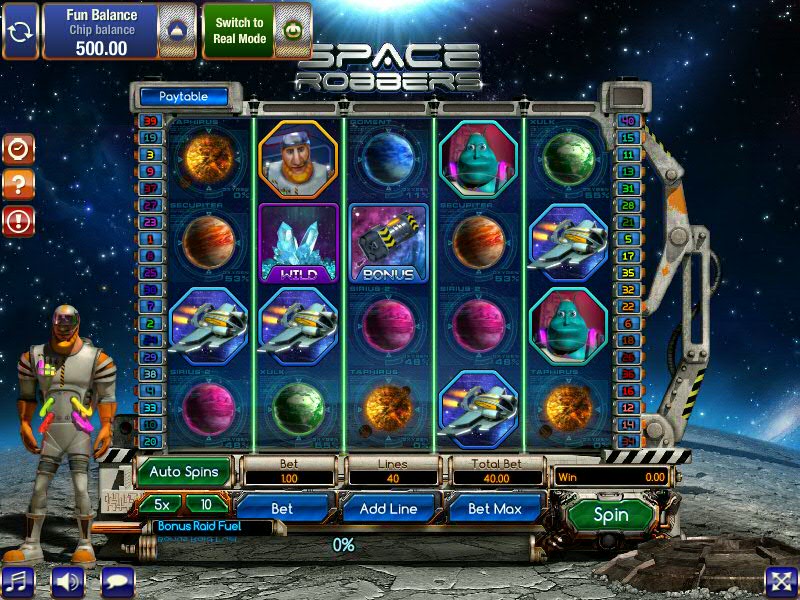Choose Bet Max
Viewport: 800px width, 600px height.
(495, 508)
